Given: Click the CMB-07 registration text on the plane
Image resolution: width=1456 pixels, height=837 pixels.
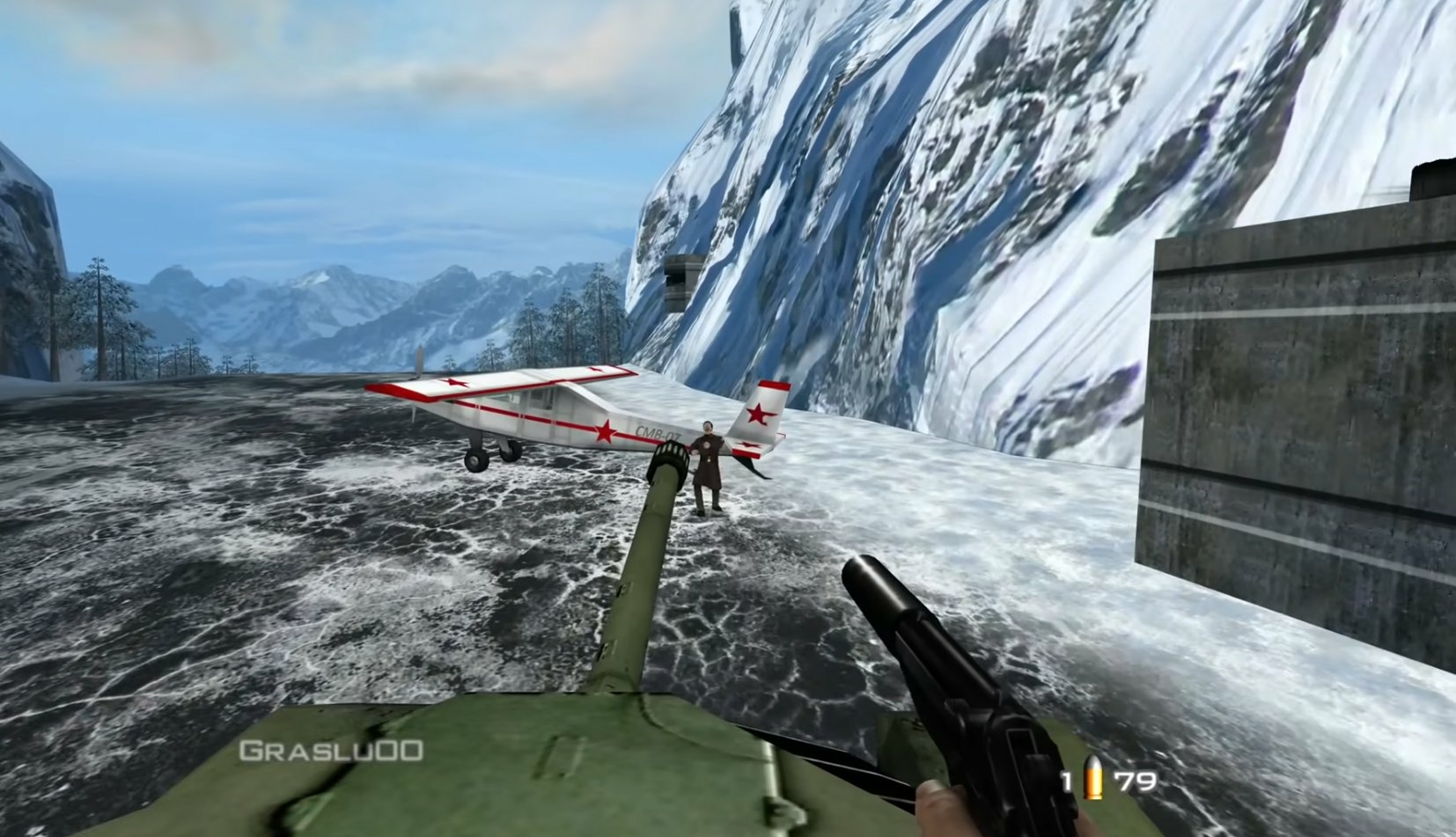Looking at the screenshot, I should (657, 432).
